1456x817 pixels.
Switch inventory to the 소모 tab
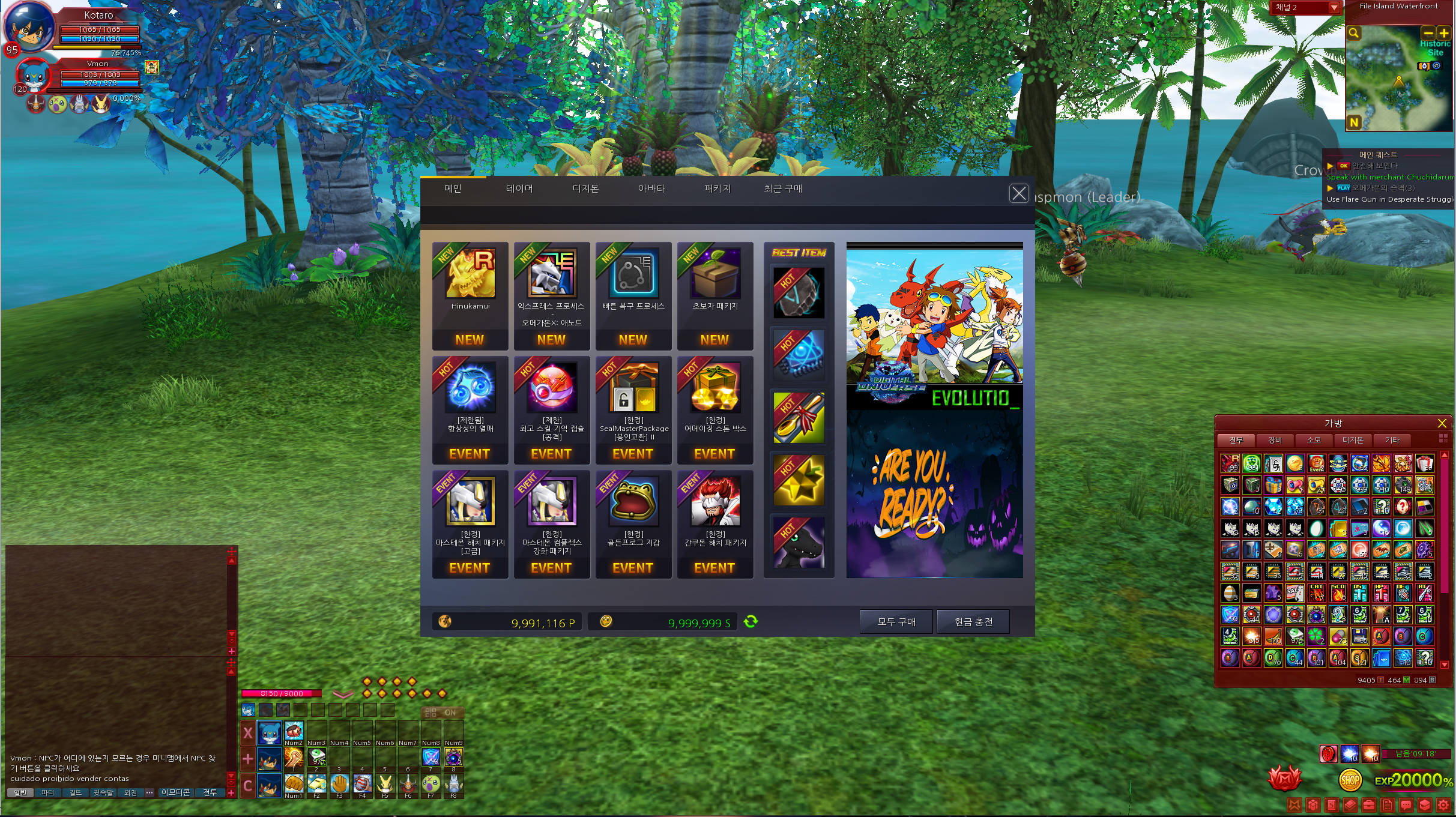pos(1314,440)
